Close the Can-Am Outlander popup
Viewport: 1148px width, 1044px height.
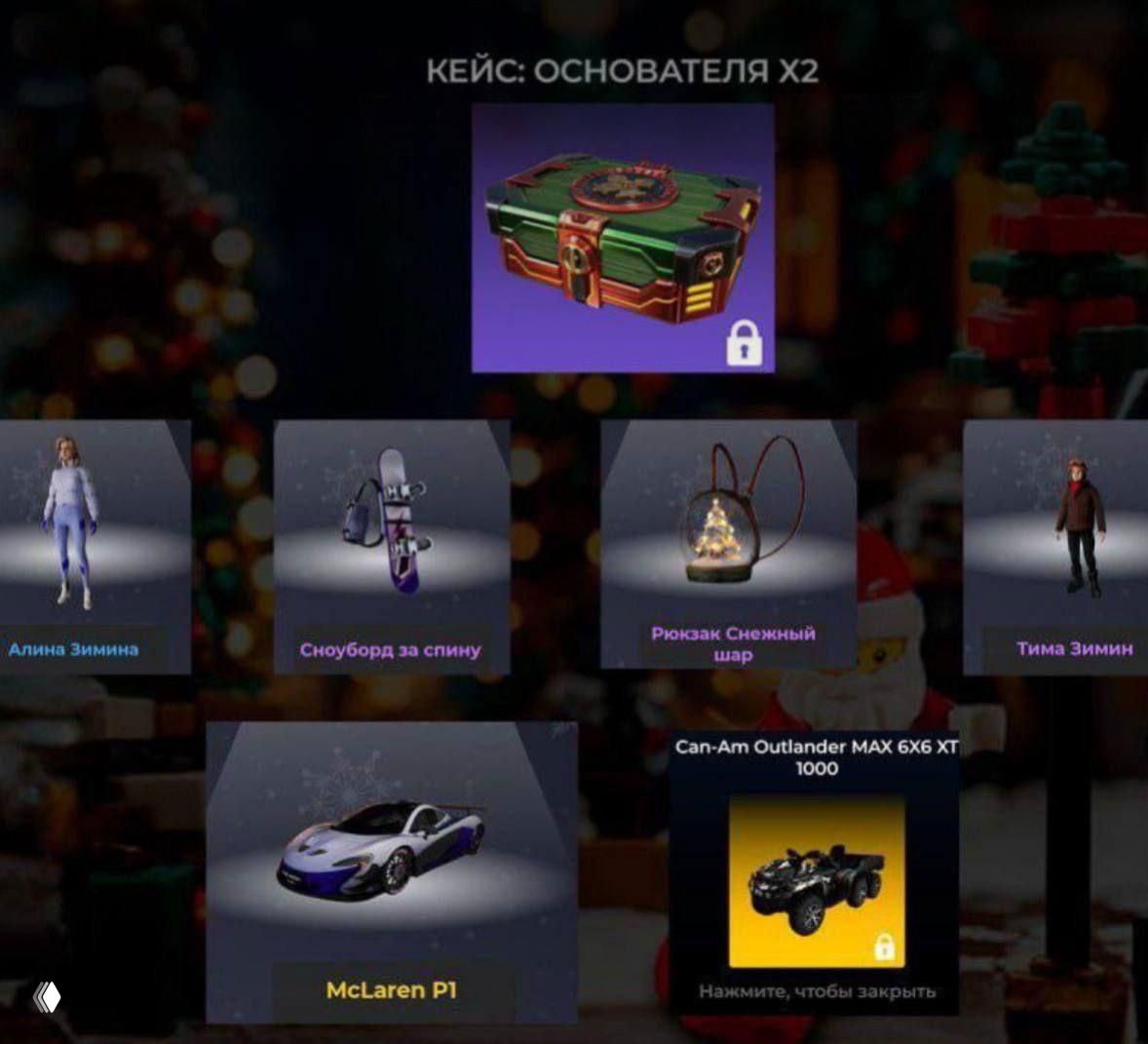tap(817, 991)
